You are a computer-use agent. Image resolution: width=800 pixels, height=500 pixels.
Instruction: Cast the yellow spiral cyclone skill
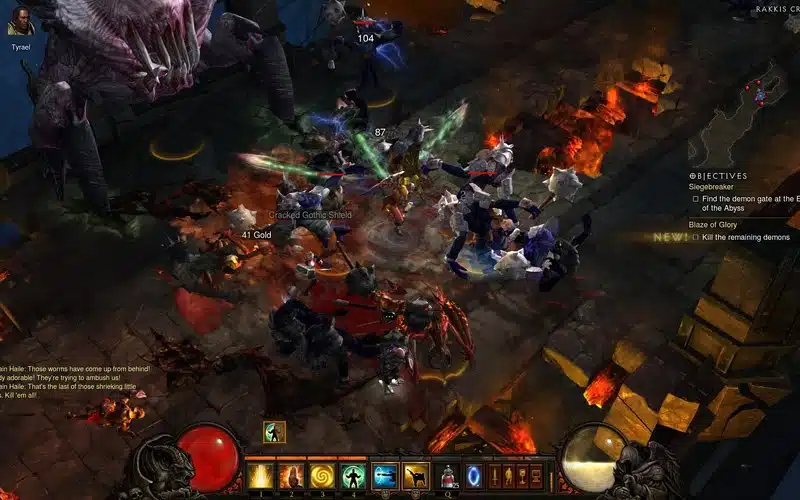coord(322,475)
